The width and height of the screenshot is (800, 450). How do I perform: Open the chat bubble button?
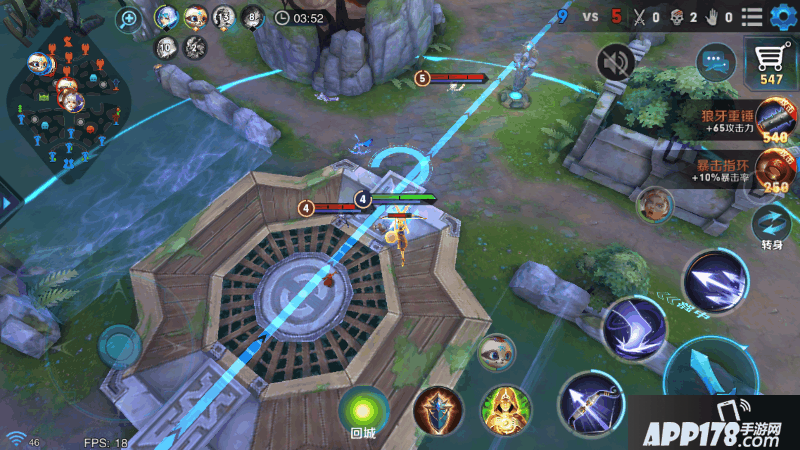[x=715, y=63]
